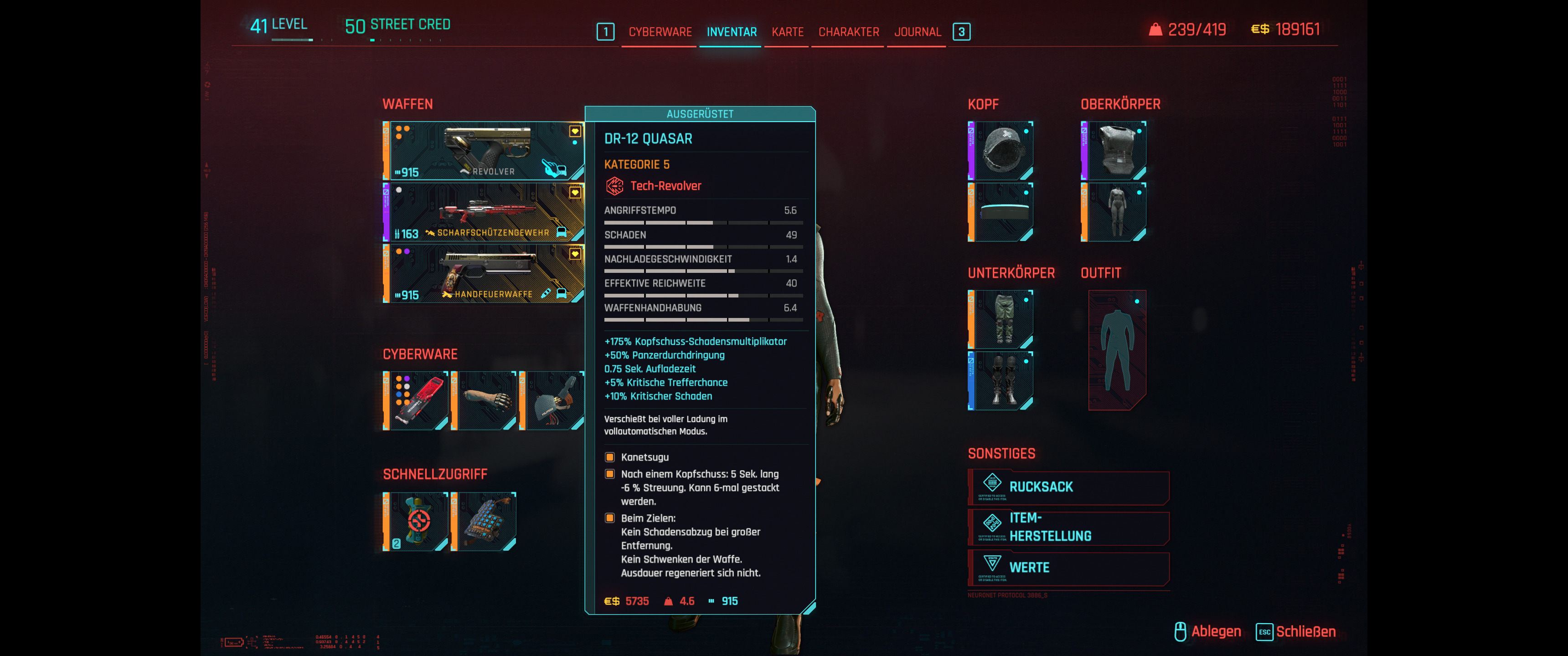Toggle the Beim Zielen mod checkbox
This screenshot has height=656, width=1568.
click(x=610, y=518)
